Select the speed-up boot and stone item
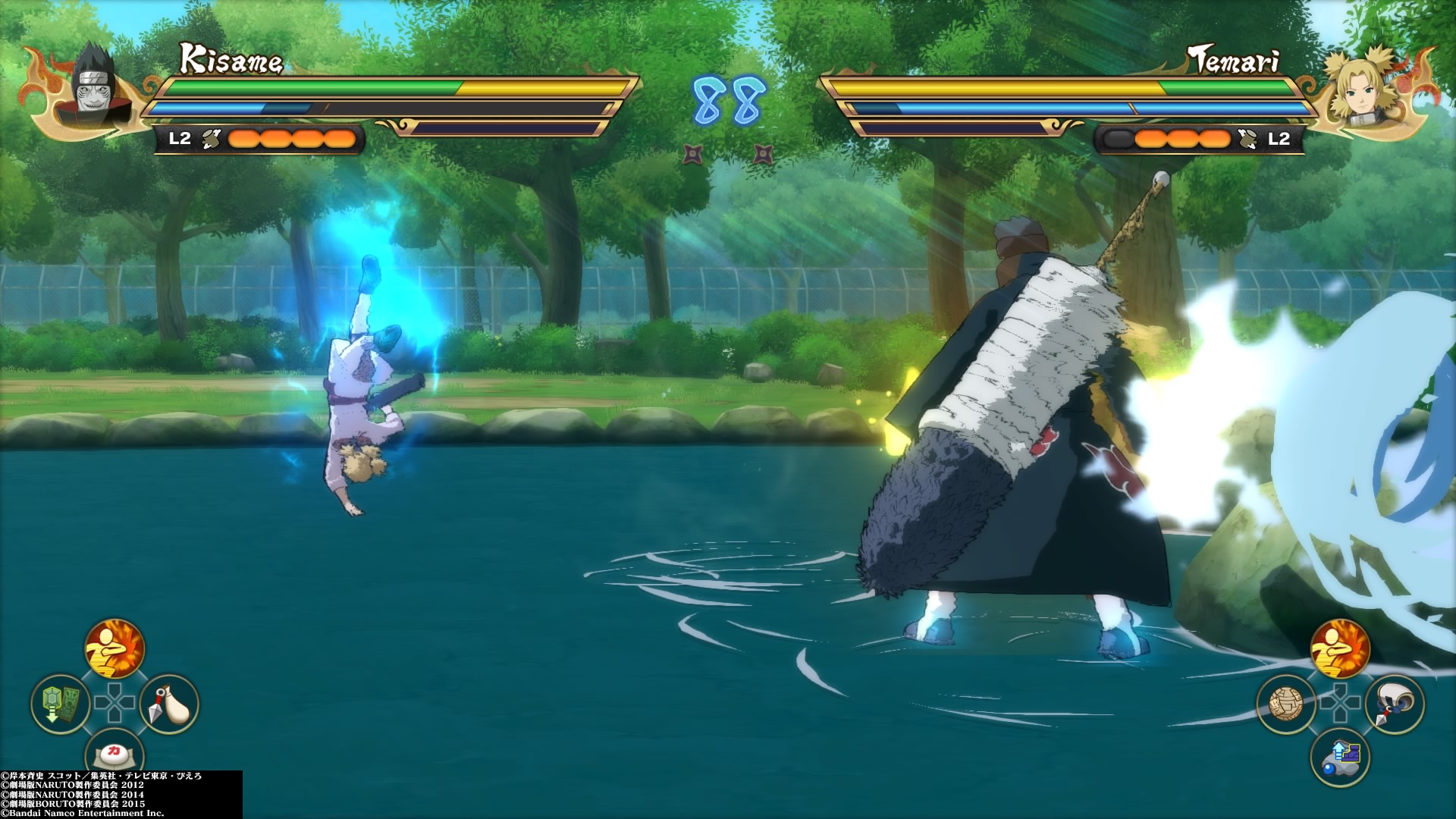Screen dimensions: 1456x819 click(x=1340, y=757)
